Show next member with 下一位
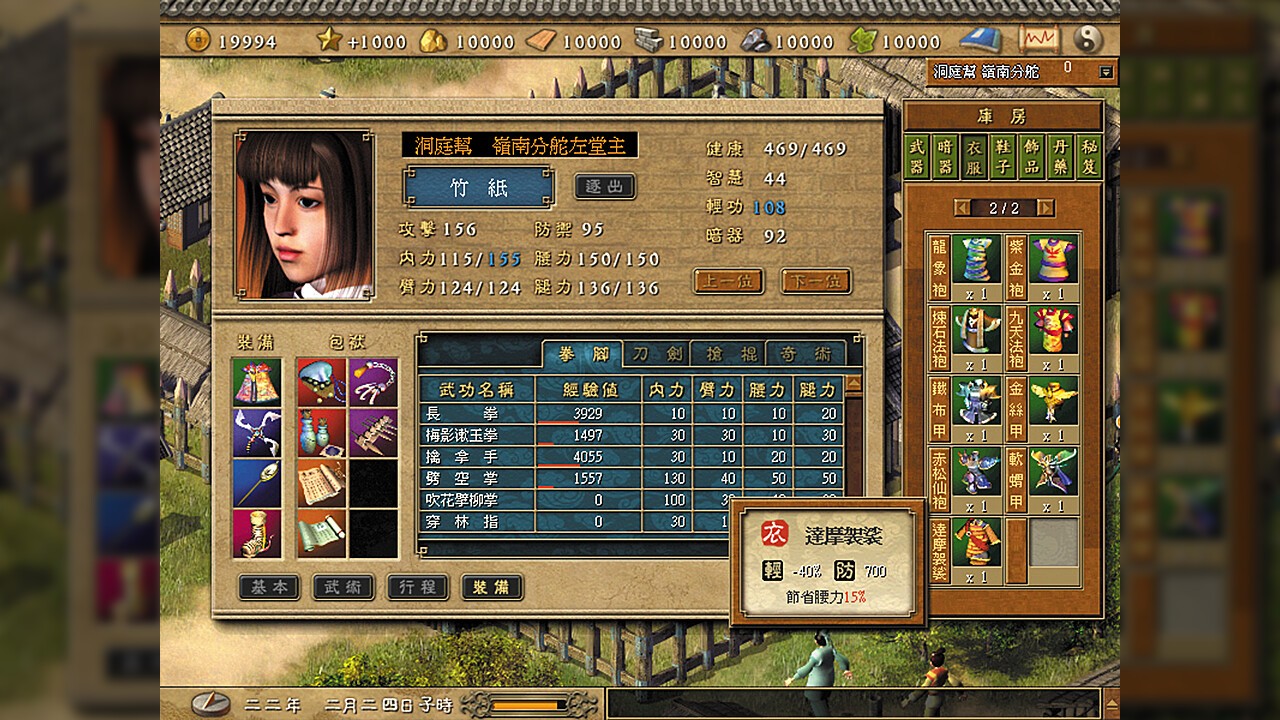 [816, 282]
